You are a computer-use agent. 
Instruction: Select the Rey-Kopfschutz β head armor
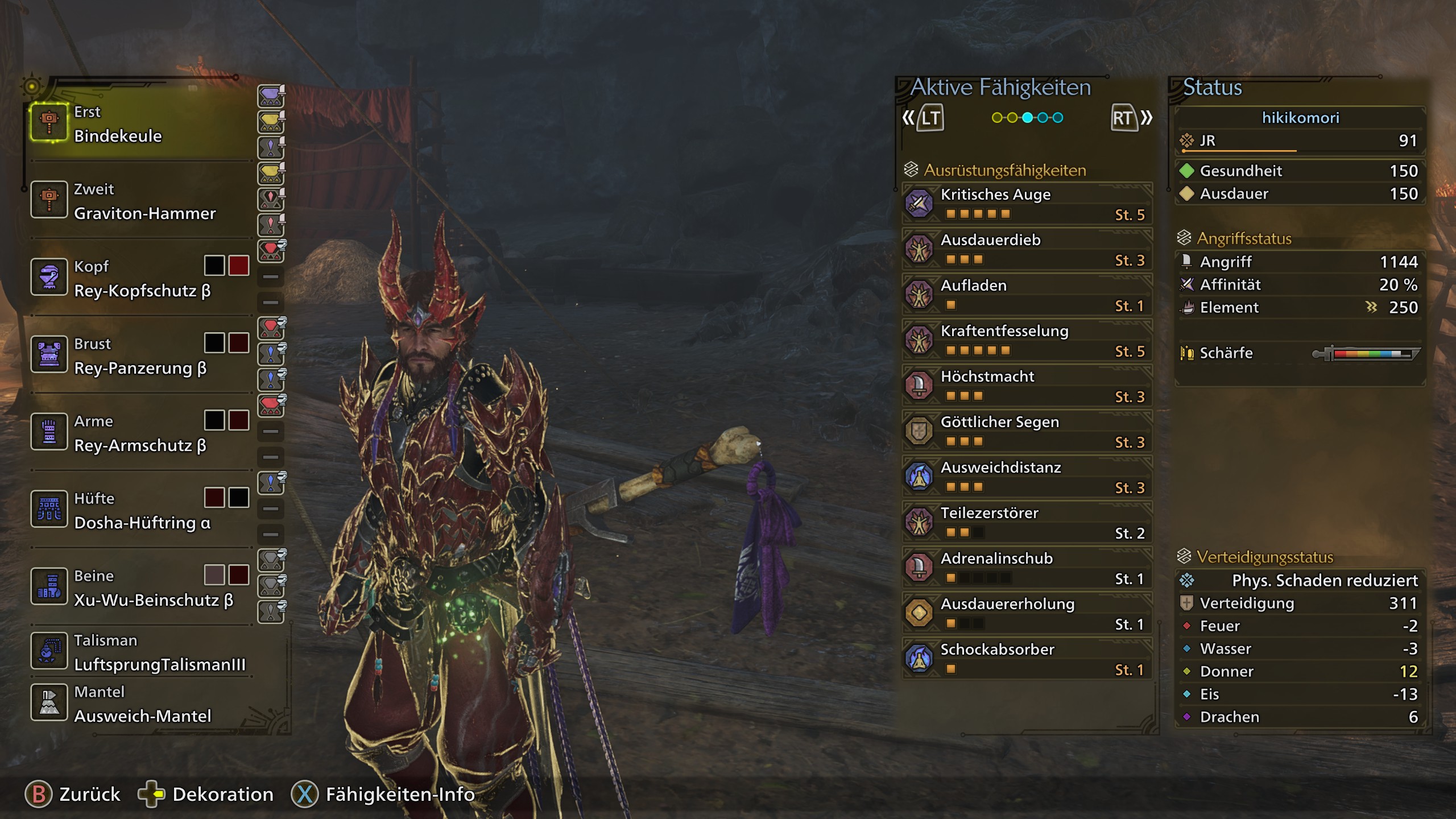point(139,278)
